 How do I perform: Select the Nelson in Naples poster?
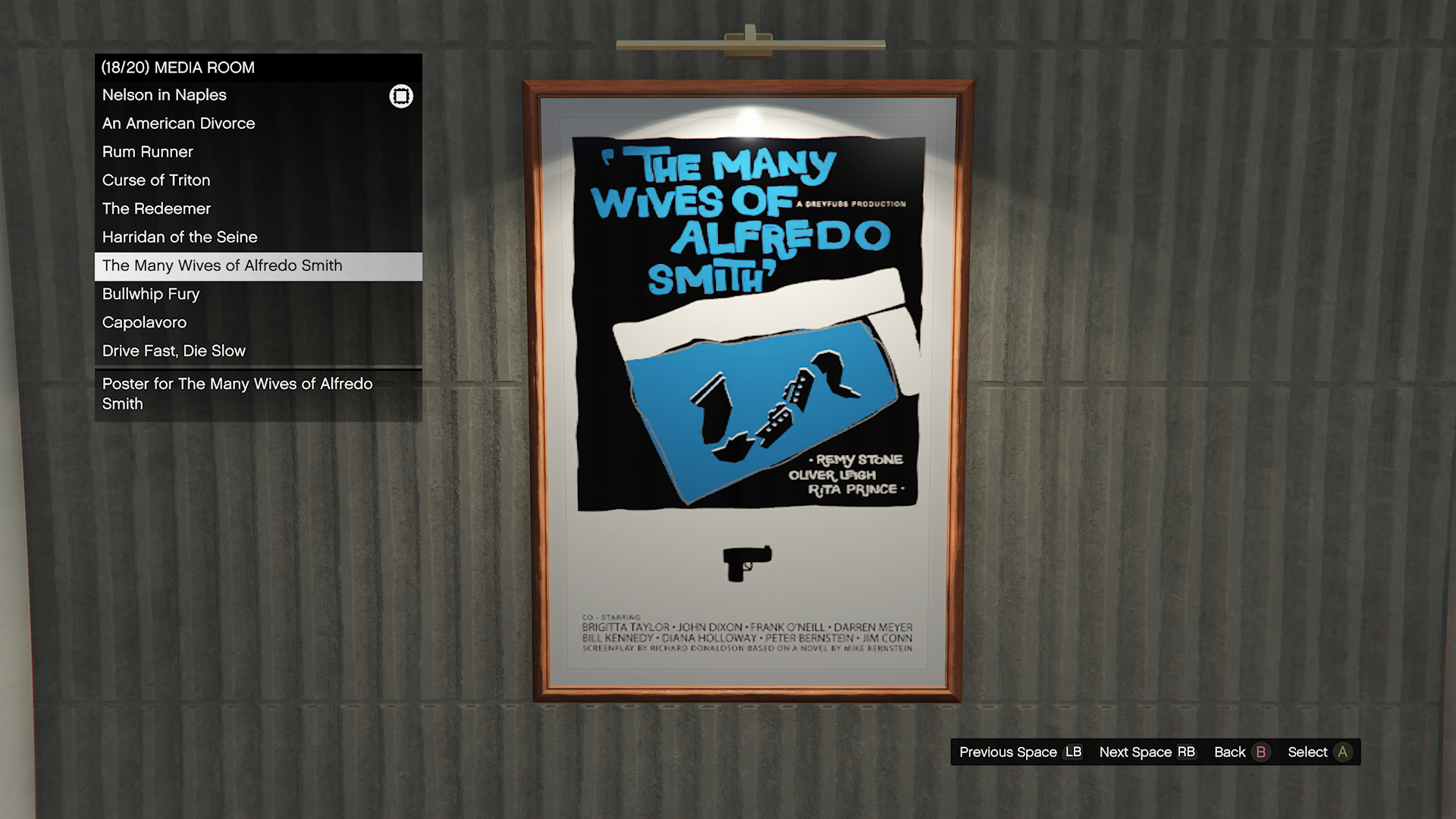pos(165,96)
